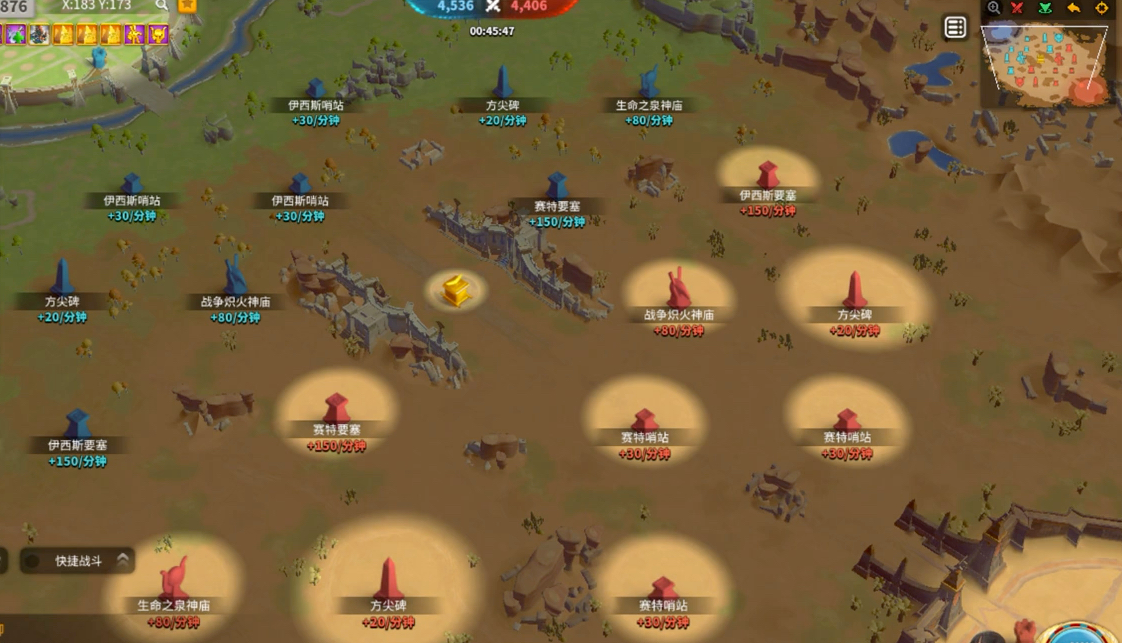Screen dimensions: 1122x643
Task: Click the yellow return arrow button
Action: coord(1074,8)
